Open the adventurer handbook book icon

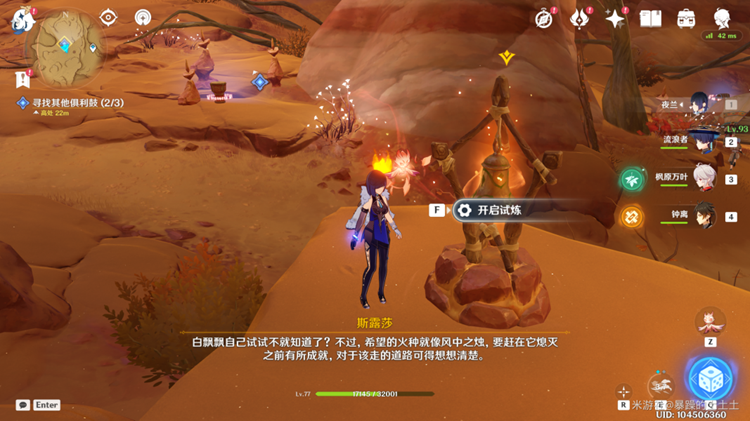coord(651,19)
